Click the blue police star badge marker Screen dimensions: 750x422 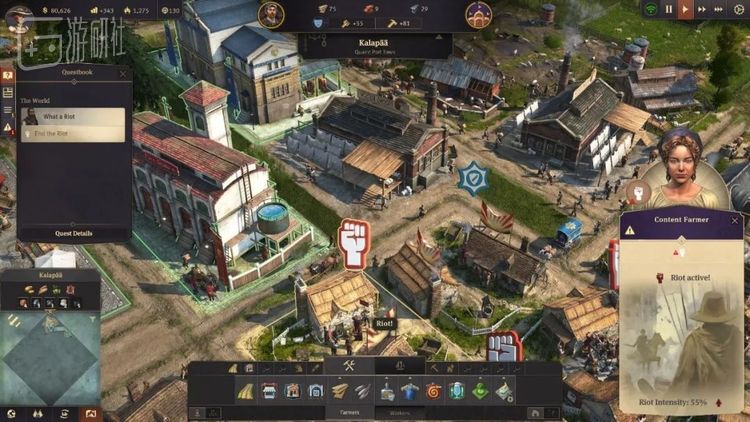tap(471, 178)
